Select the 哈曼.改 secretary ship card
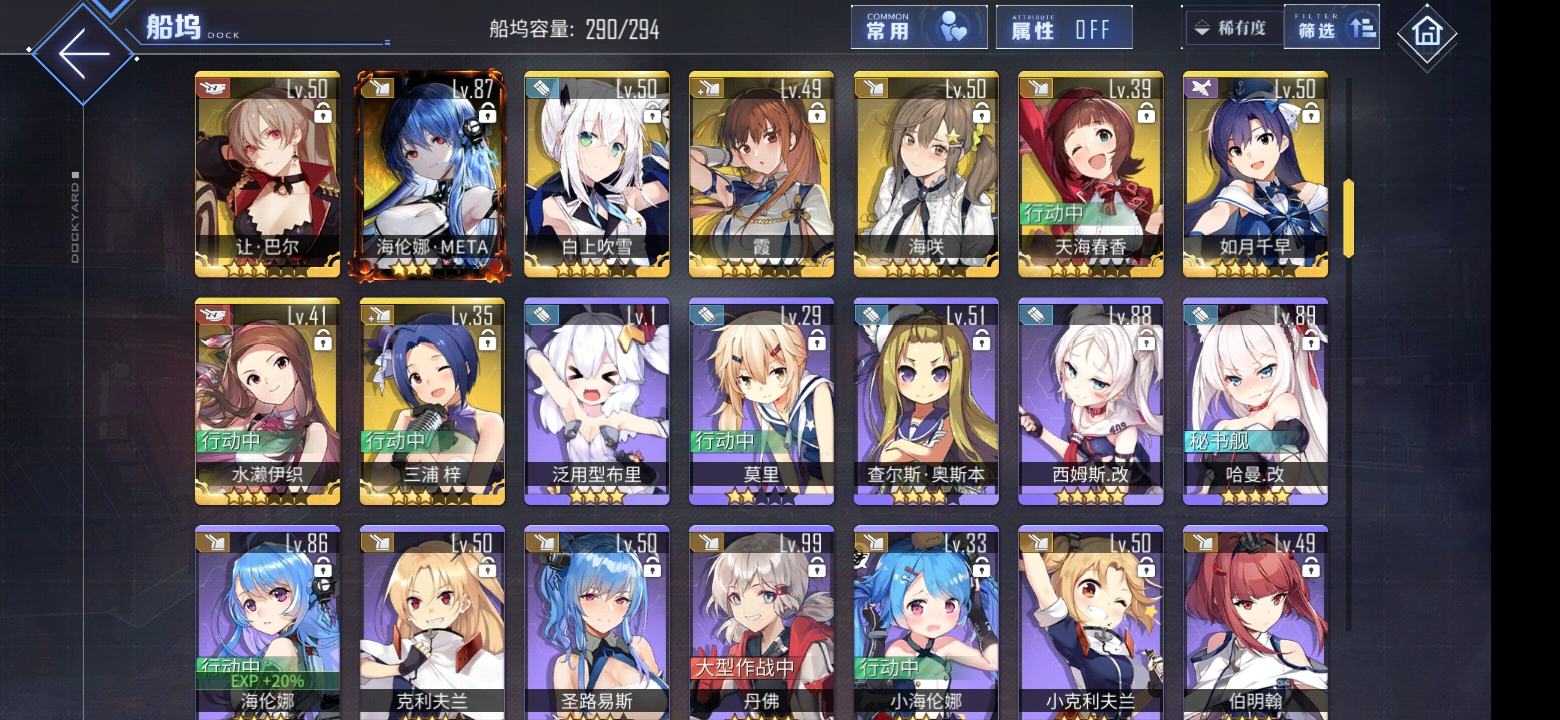The height and width of the screenshot is (720, 1560). pyautogui.click(x=1255, y=401)
